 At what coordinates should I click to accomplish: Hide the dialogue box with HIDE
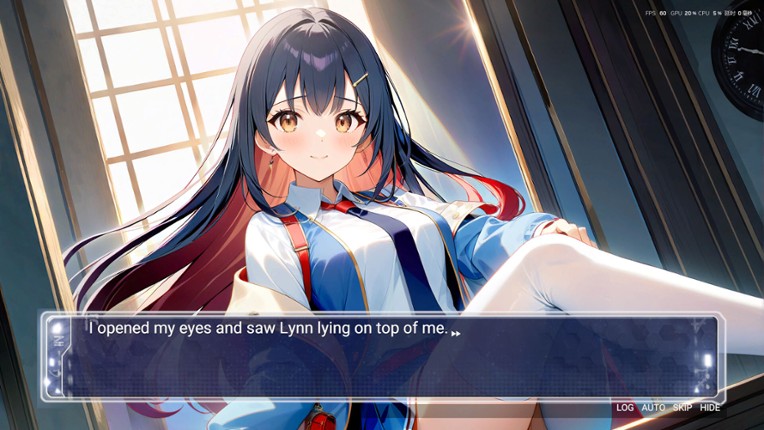[x=710, y=408]
